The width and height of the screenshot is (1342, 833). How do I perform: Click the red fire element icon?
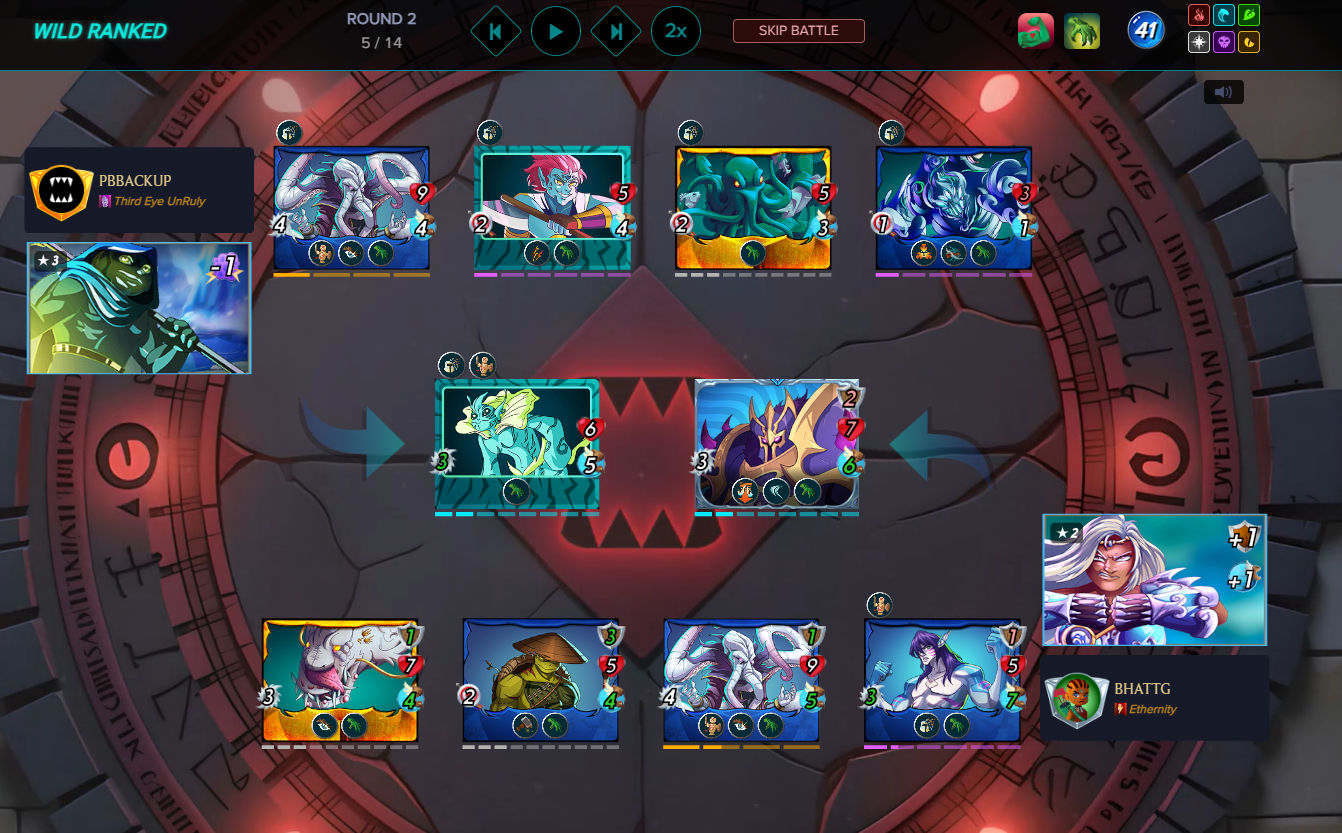[1199, 16]
